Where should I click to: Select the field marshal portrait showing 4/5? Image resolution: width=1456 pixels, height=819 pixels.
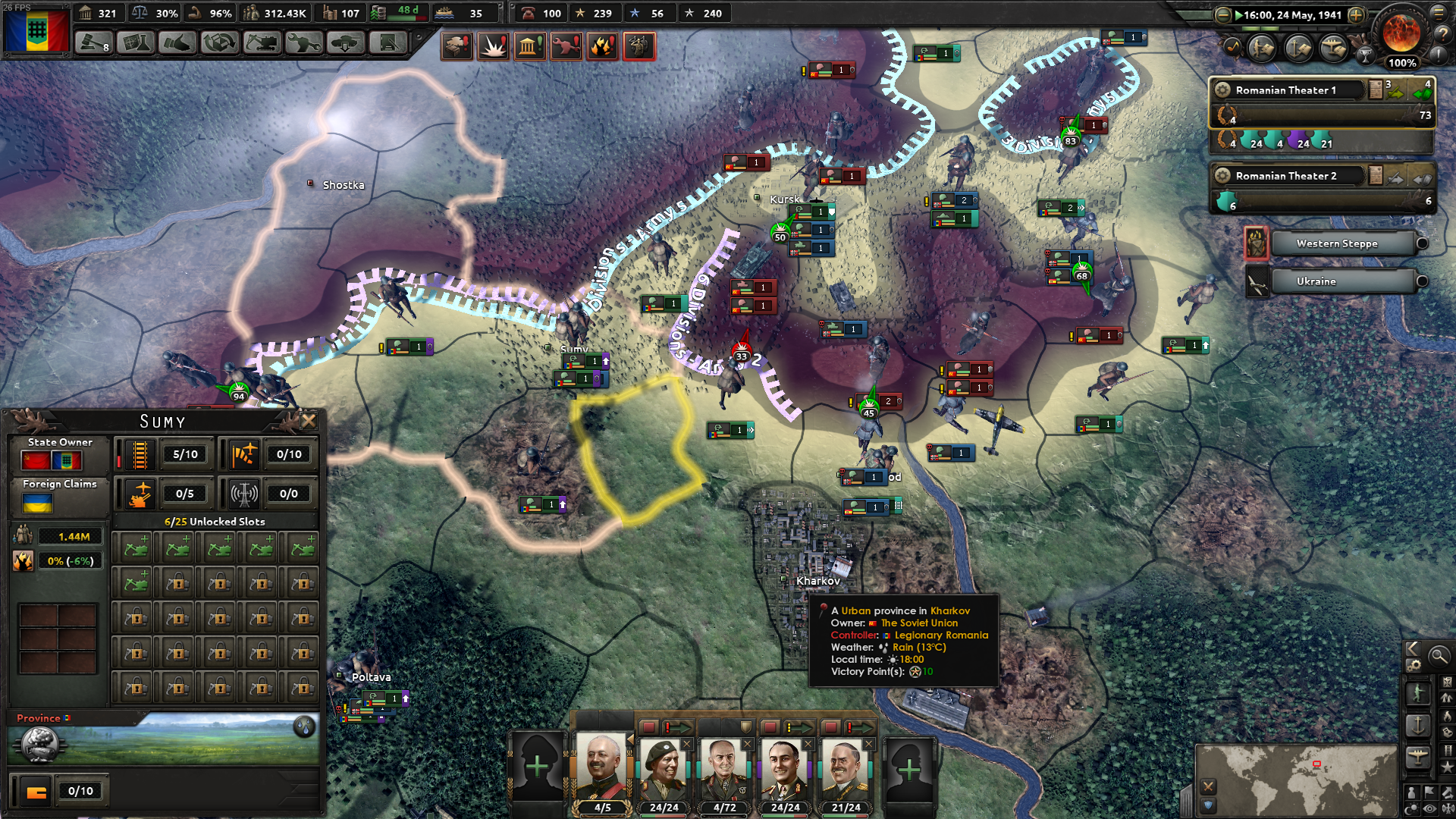pyautogui.click(x=602, y=773)
